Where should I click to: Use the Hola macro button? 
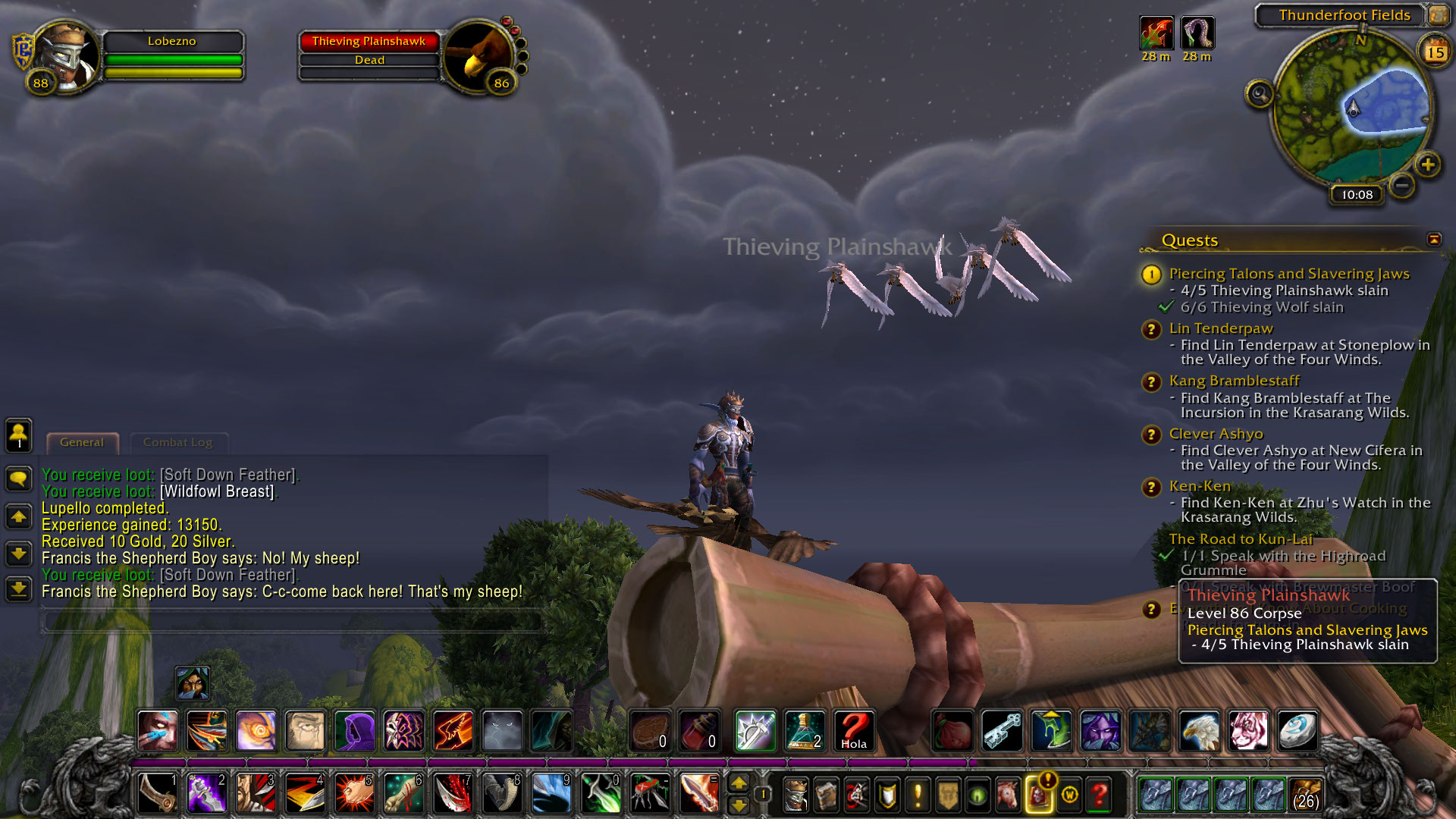[853, 731]
